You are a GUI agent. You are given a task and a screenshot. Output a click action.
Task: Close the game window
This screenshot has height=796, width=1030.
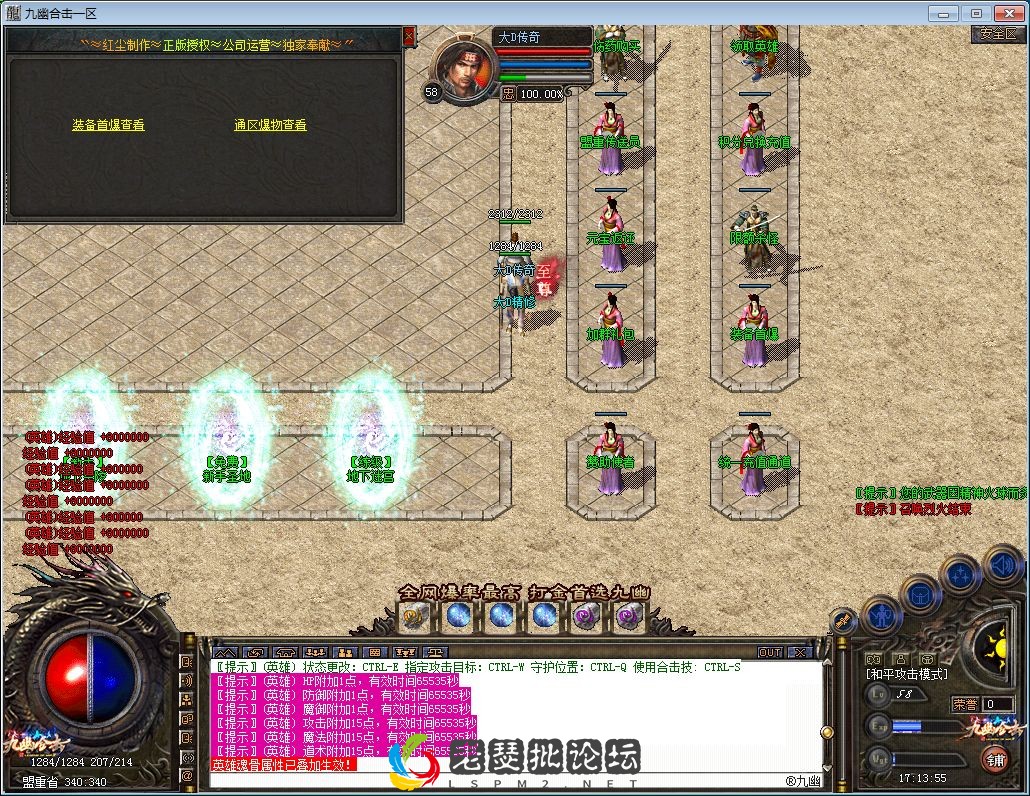(x=1006, y=13)
